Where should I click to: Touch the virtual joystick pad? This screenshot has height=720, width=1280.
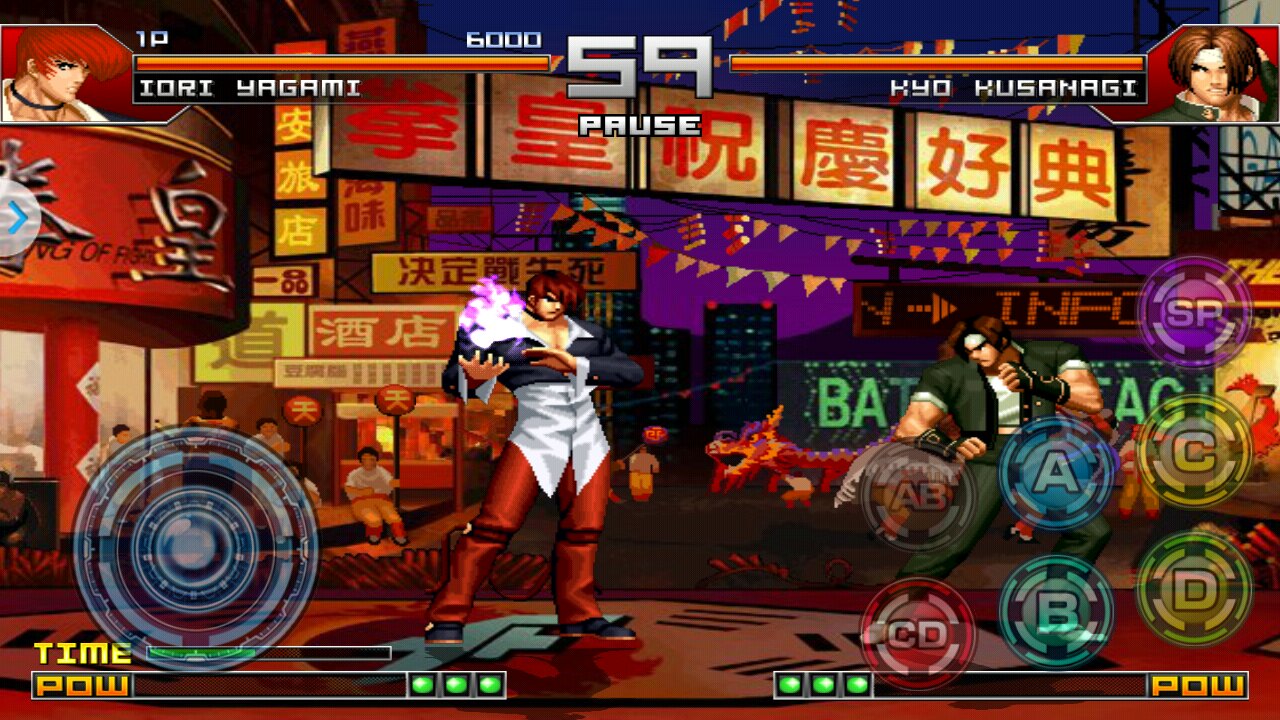coord(196,548)
